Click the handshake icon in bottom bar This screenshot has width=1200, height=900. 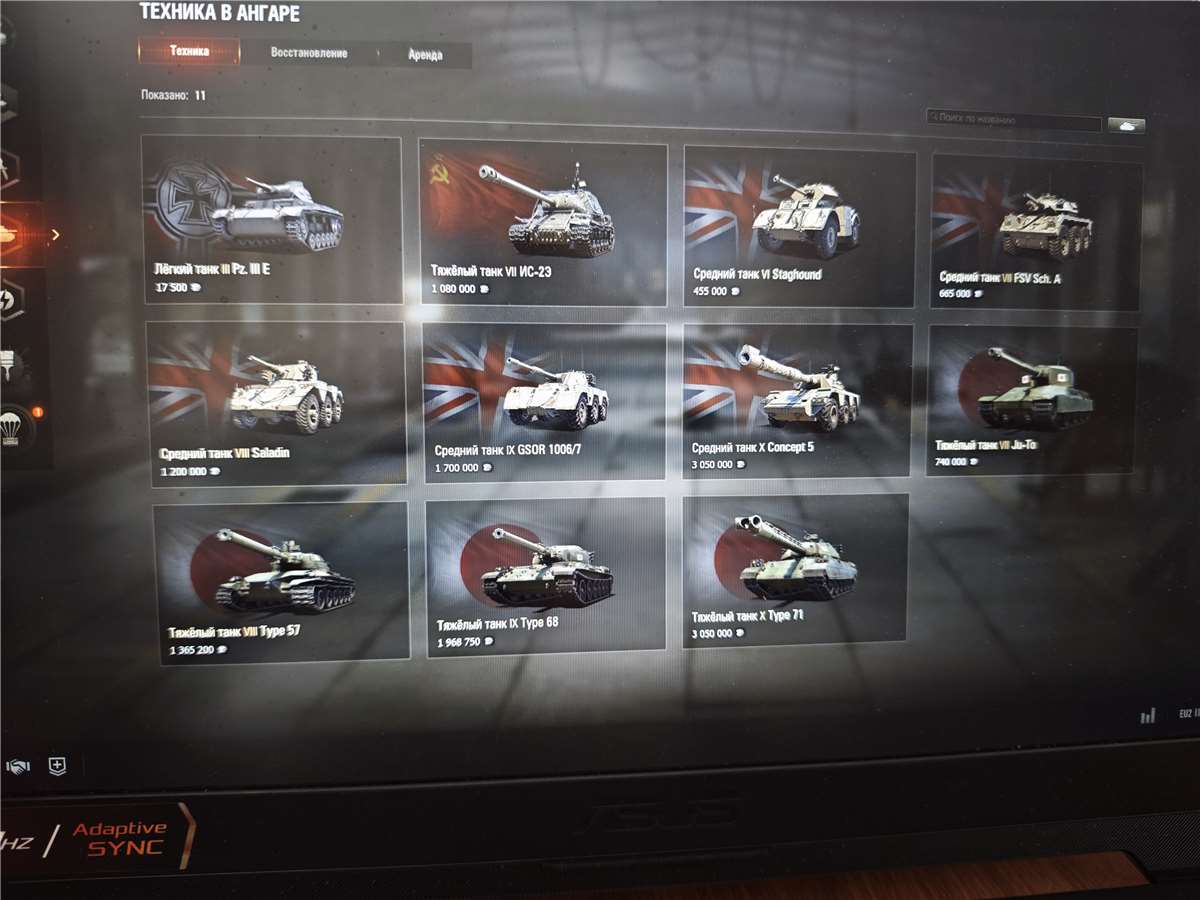(x=17, y=767)
